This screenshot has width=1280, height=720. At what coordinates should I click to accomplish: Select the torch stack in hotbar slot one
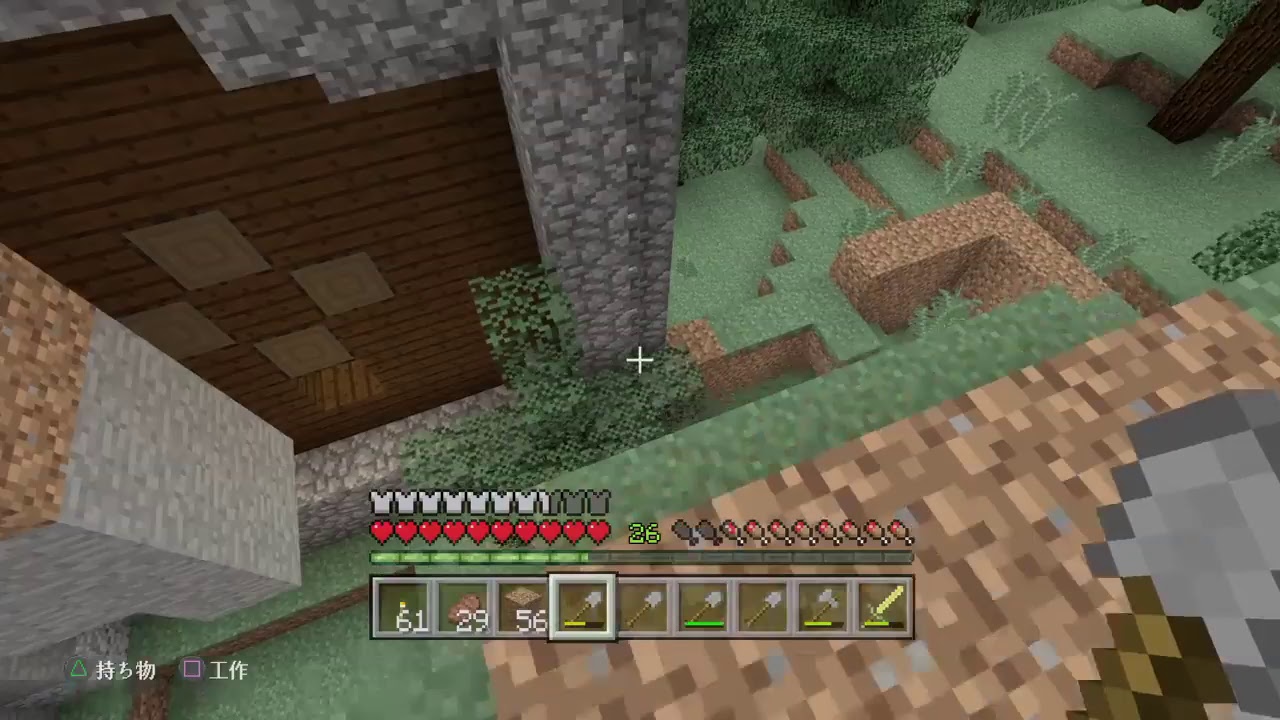click(x=404, y=605)
